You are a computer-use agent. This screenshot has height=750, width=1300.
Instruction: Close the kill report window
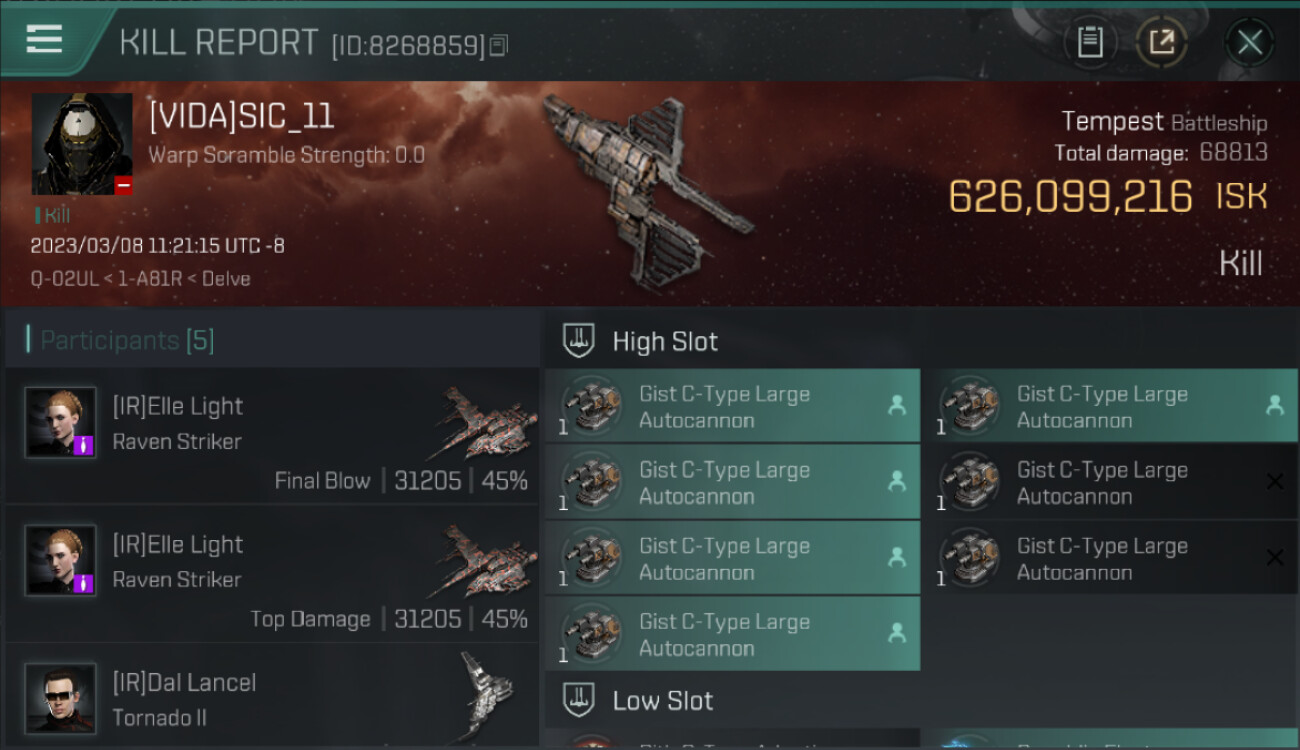(1249, 42)
